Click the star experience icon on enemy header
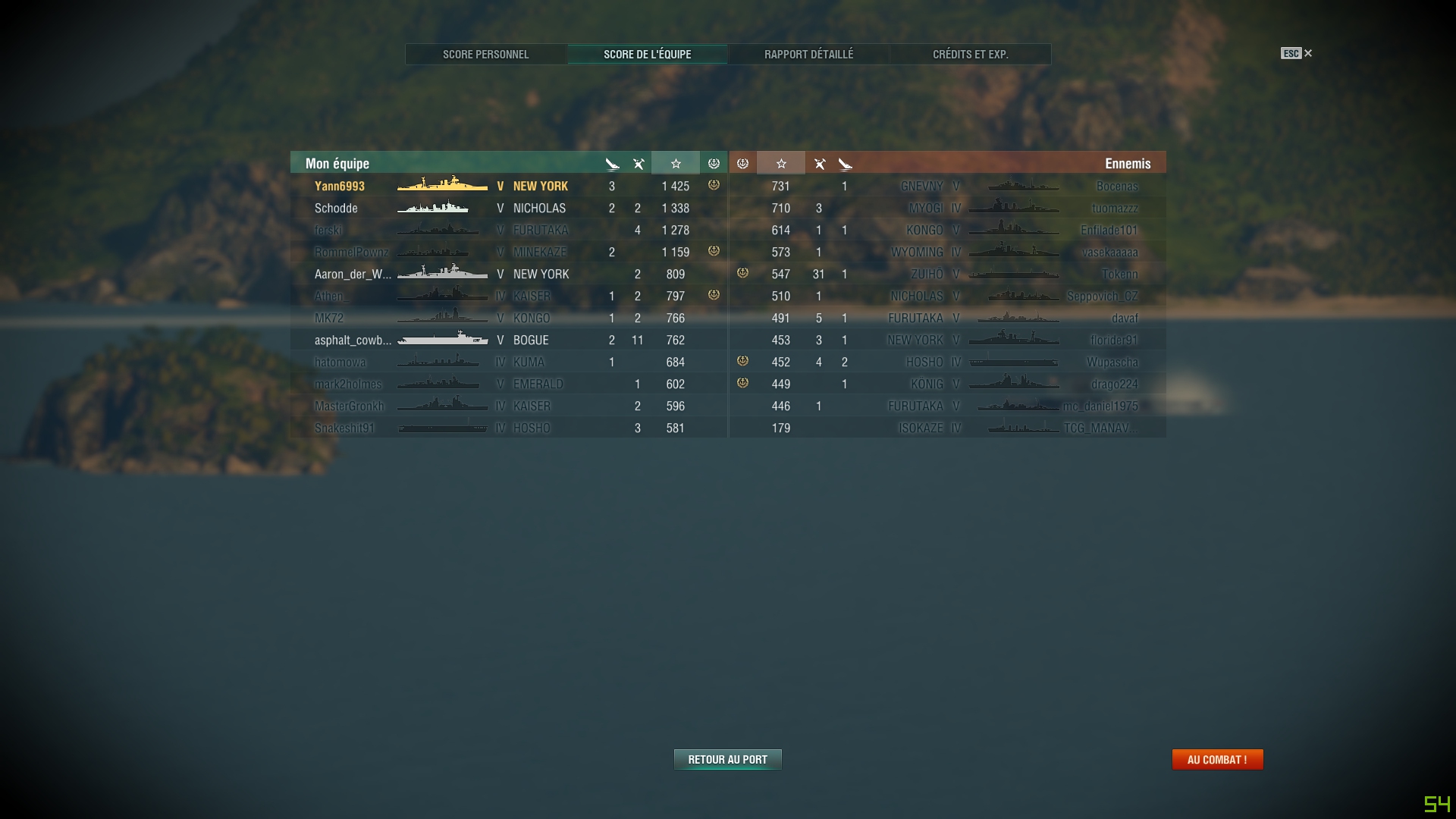This screenshot has height=819, width=1456. coord(781,162)
